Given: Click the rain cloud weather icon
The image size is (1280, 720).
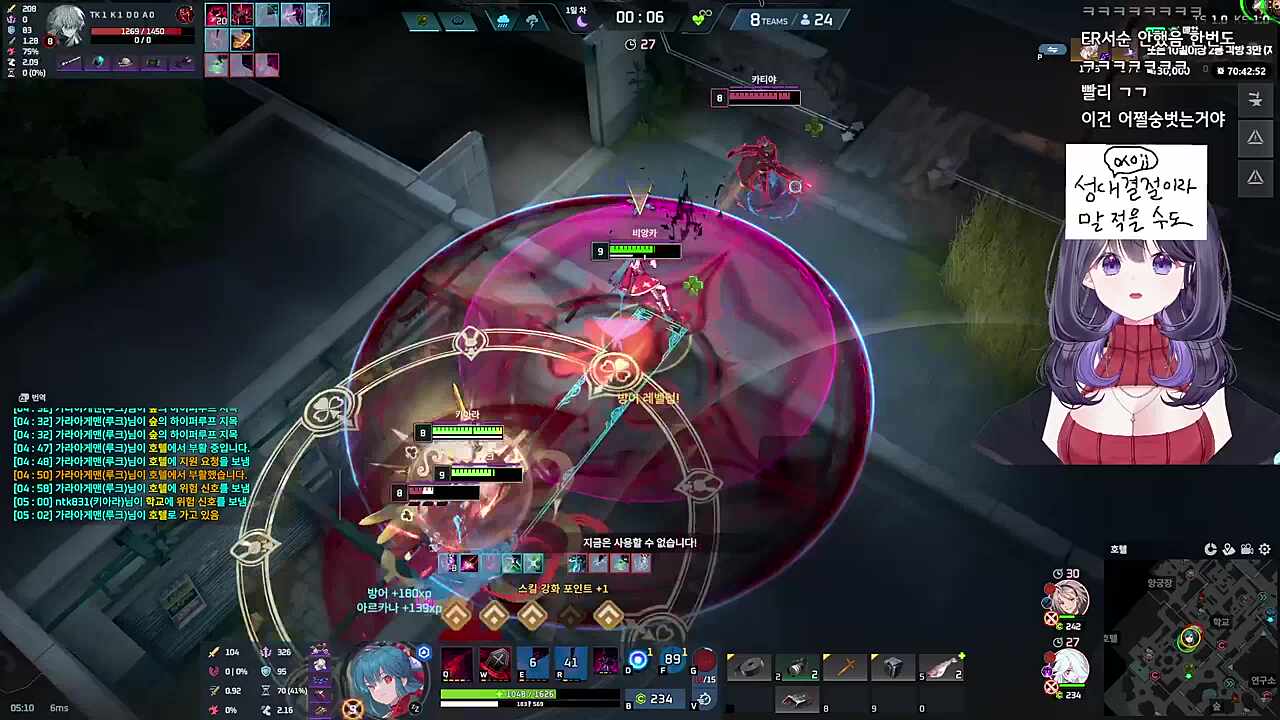Looking at the screenshot, I should [x=502, y=20].
